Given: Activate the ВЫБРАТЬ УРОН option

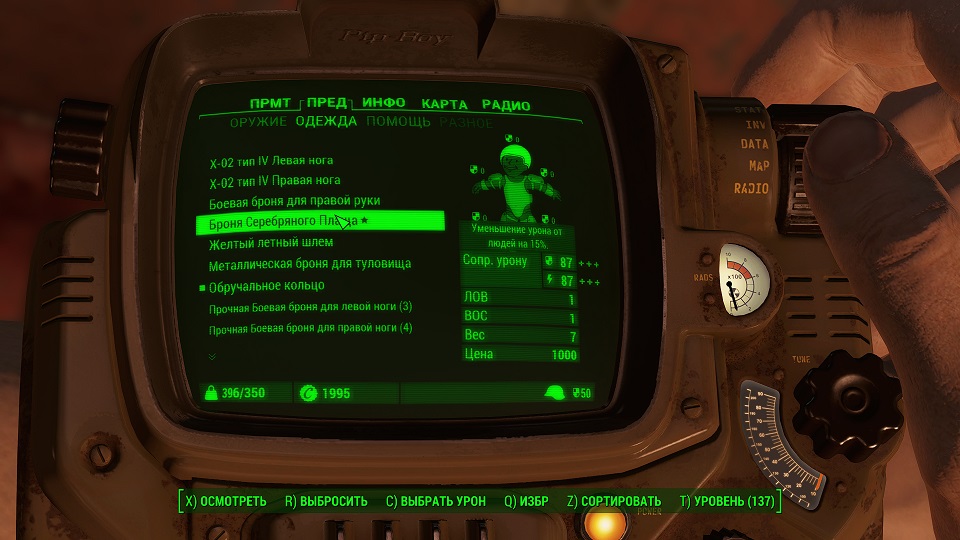Looking at the screenshot, I should [x=436, y=501].
